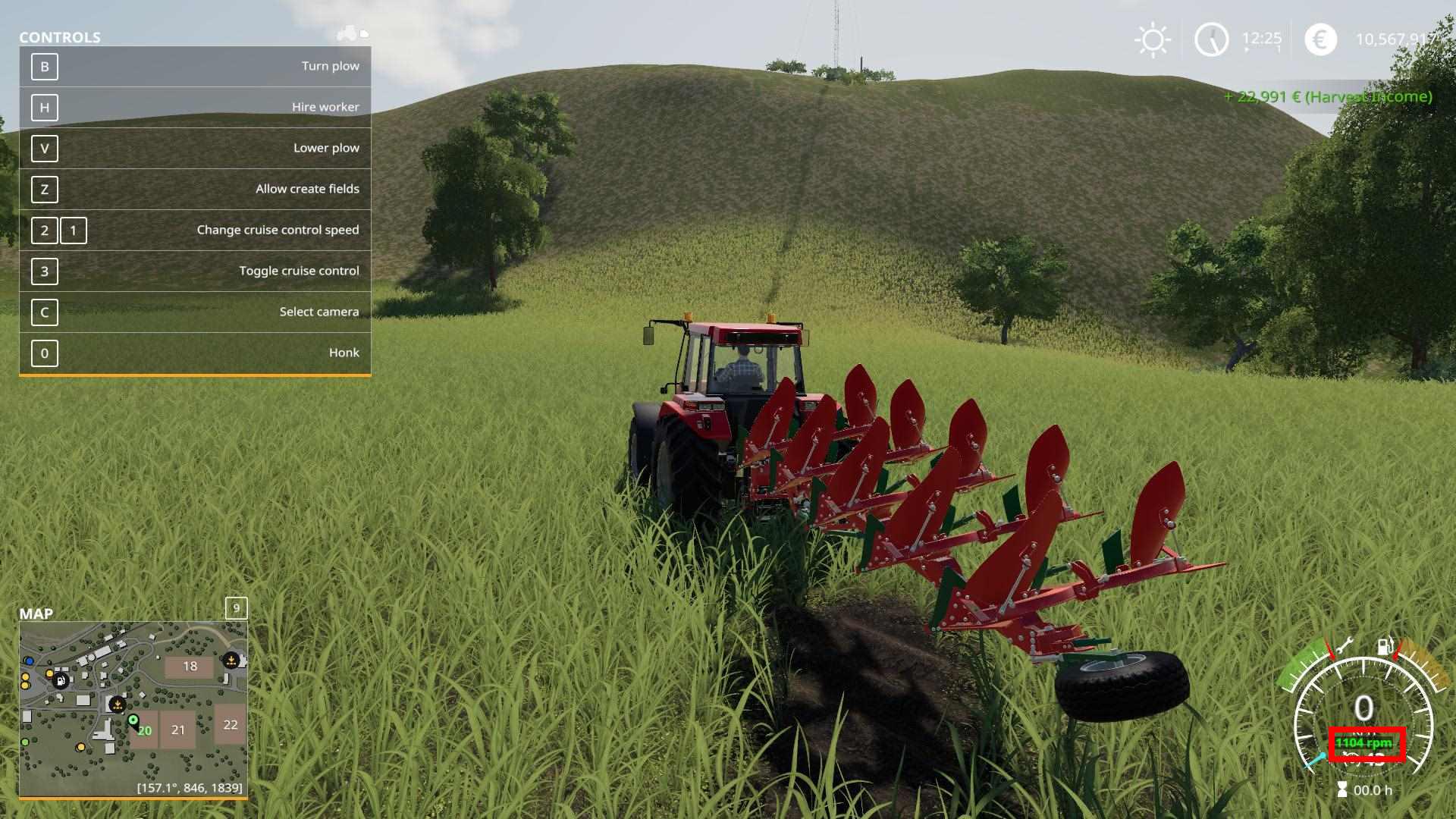Click the clock icon beside the time
The height and width of the screenshot is (819, 1456).
[1211, 39]
